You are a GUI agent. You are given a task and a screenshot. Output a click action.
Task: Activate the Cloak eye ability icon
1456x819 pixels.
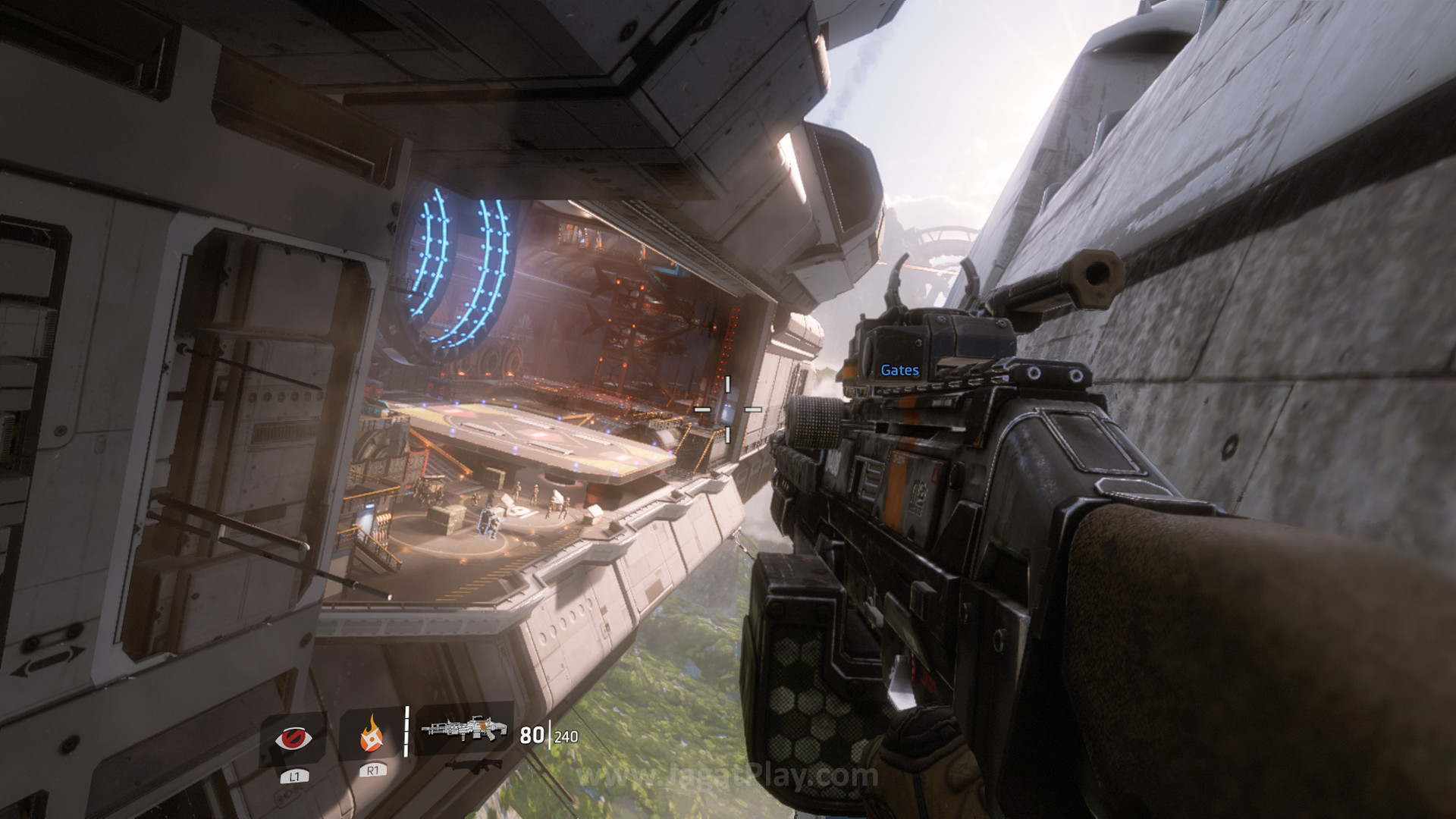tap(293, 737)
